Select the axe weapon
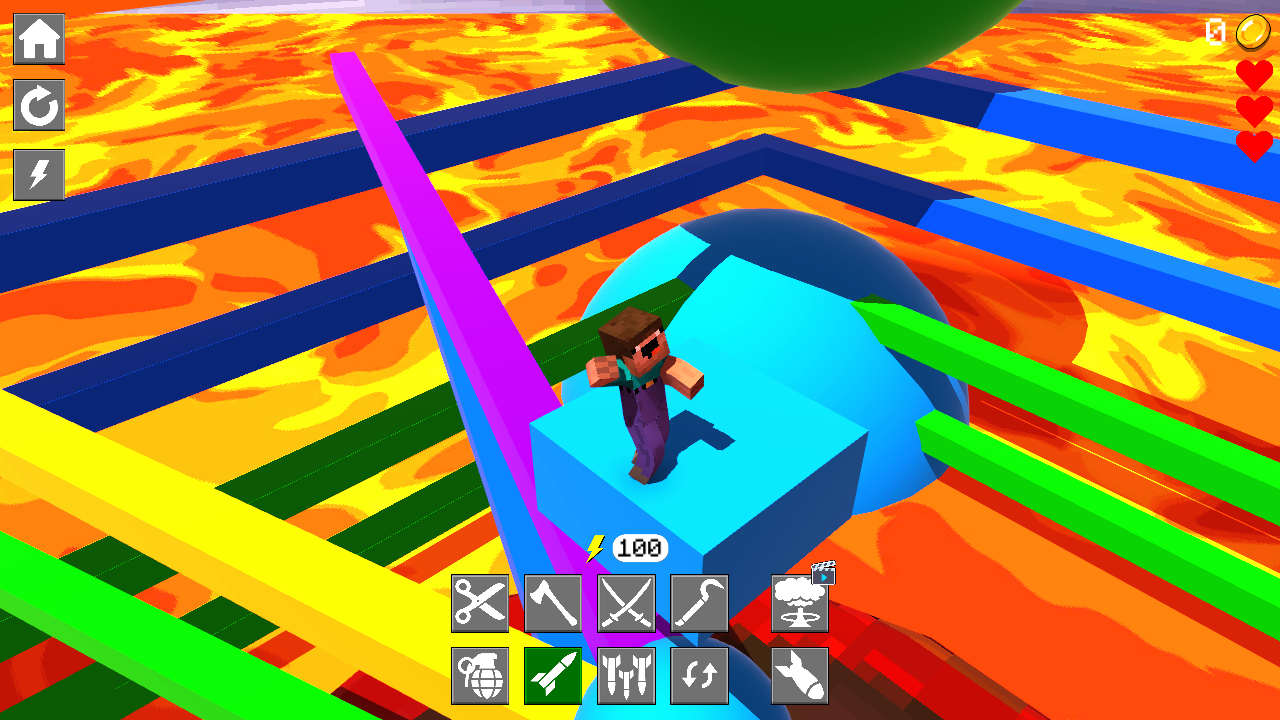Image resolution: width=1280 pixels, height=720 pixels. 553,602
